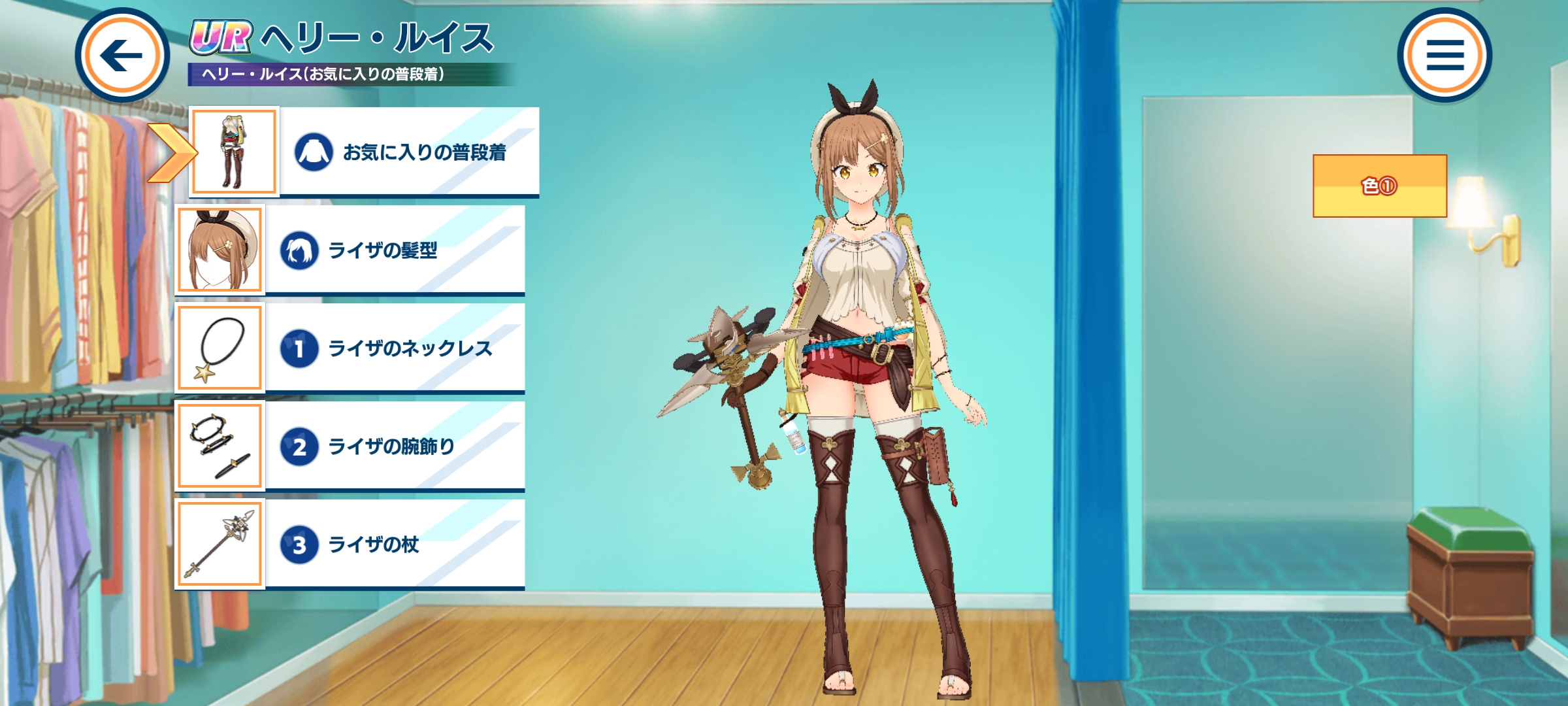The height and width of the screenshot is (706, 1568).
Task: Click the star necklace thumbnail
Action: click(220, 348)
